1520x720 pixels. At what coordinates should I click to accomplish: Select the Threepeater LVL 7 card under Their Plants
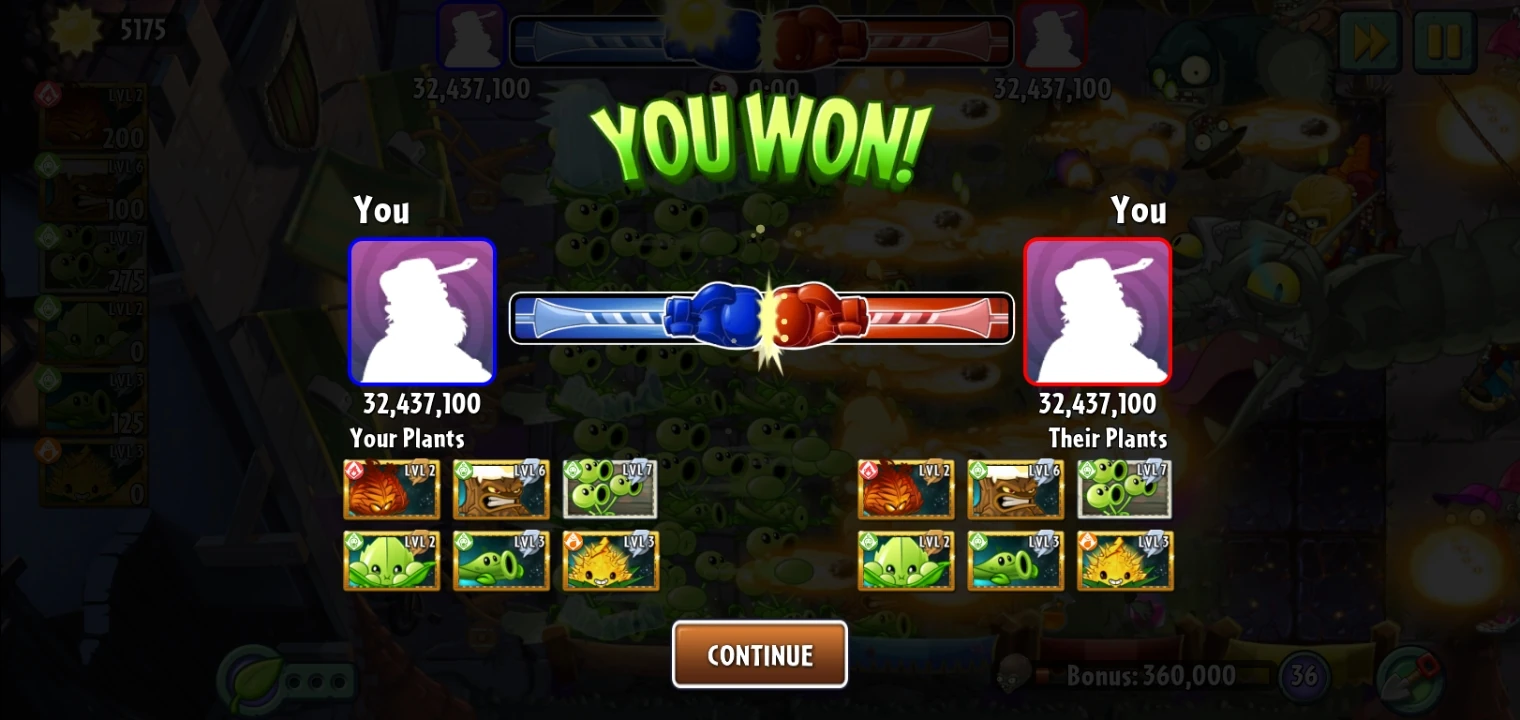[1124, 489]
